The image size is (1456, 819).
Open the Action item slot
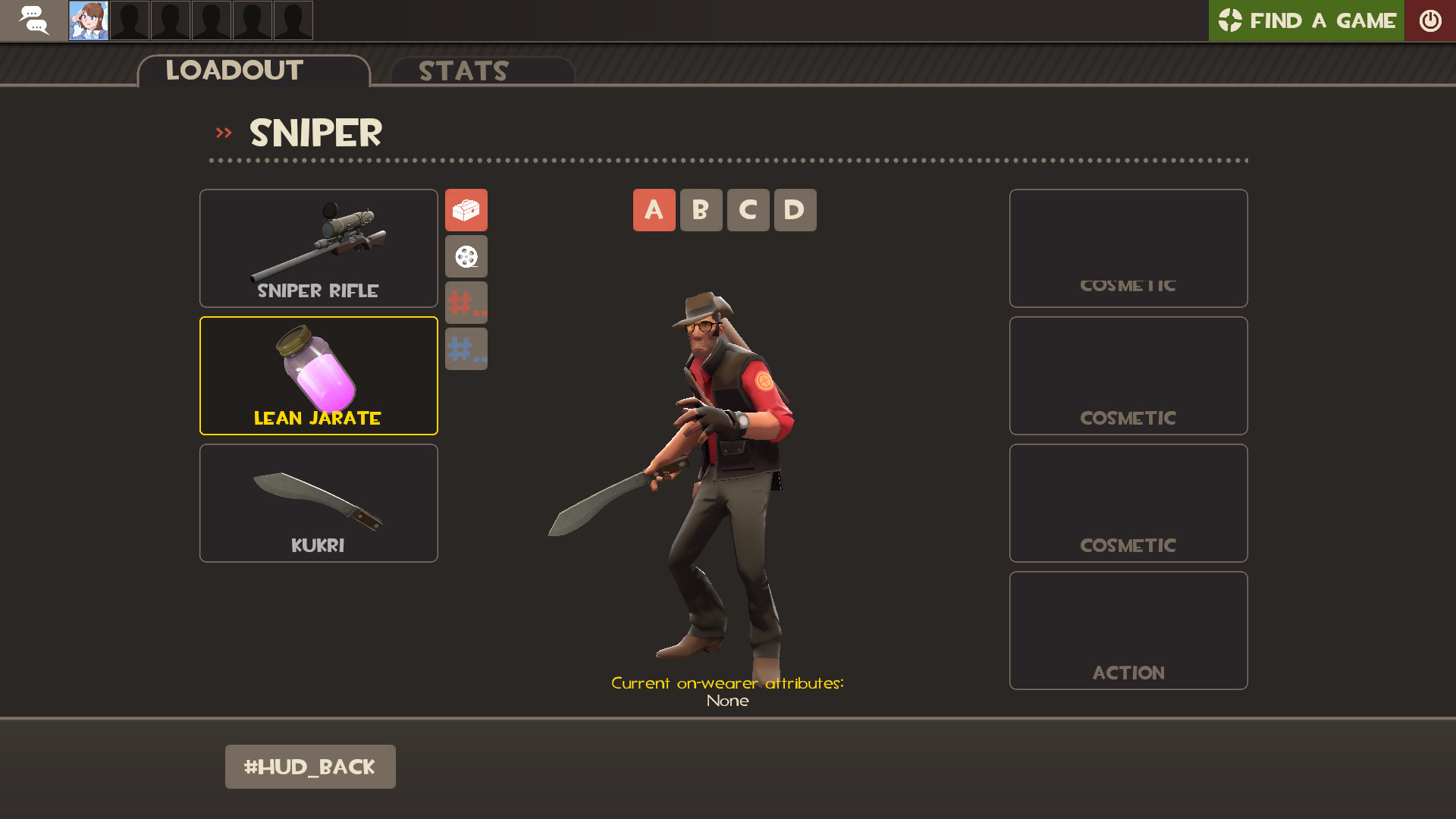click(x=1128, y=630)
